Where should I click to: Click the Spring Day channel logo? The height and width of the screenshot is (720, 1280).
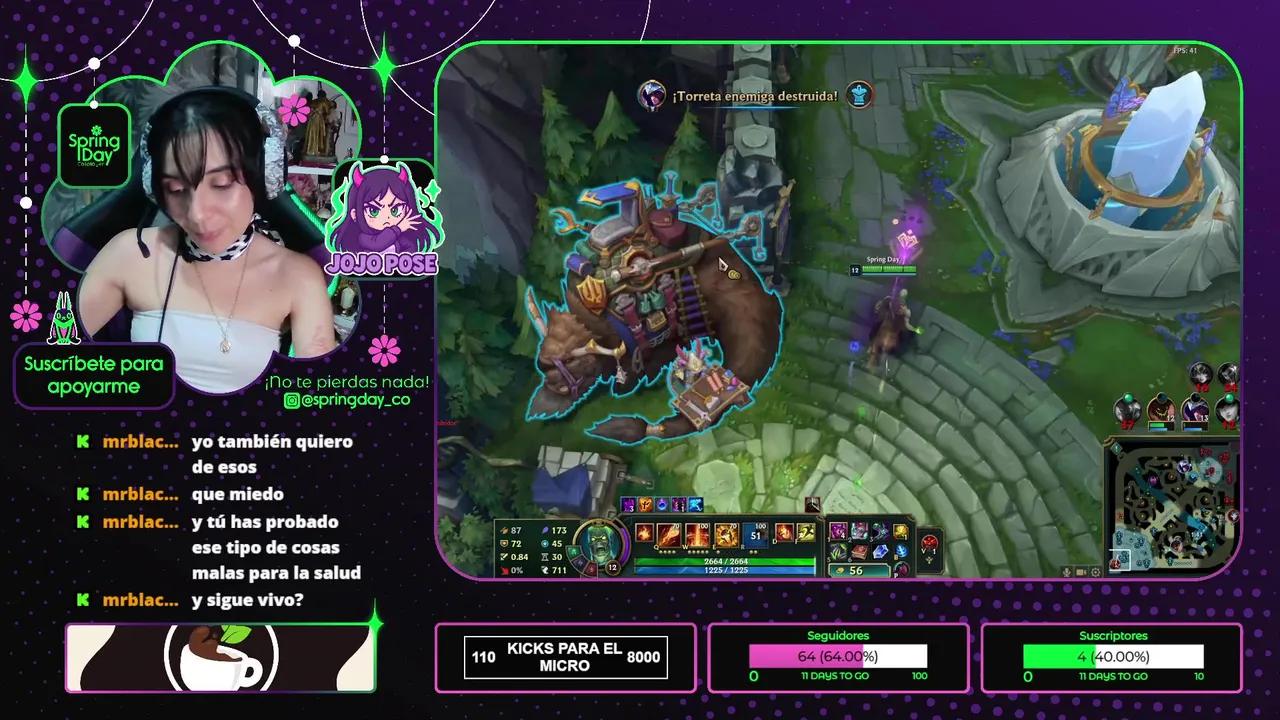(x=93, y=147)
